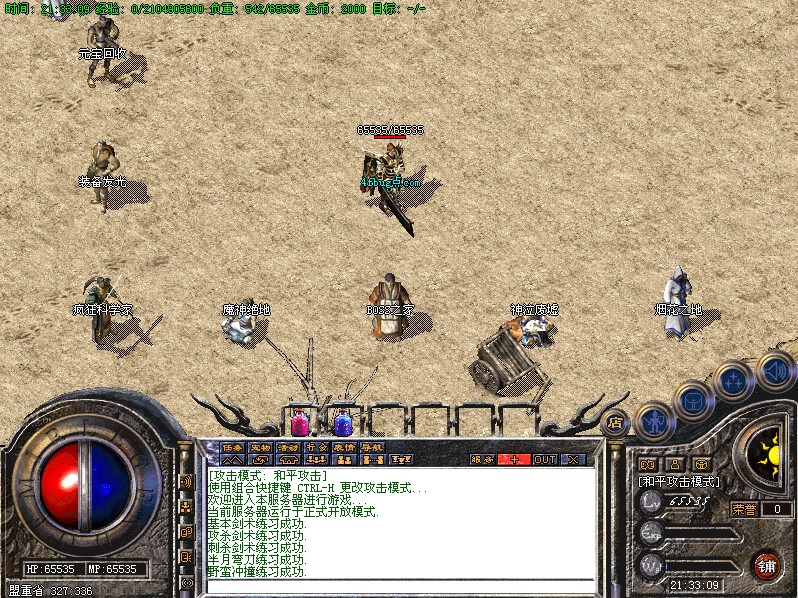Screen dimensions: 798x598
Task: Click the red 铺 stall button
Action: coord(767,565)
